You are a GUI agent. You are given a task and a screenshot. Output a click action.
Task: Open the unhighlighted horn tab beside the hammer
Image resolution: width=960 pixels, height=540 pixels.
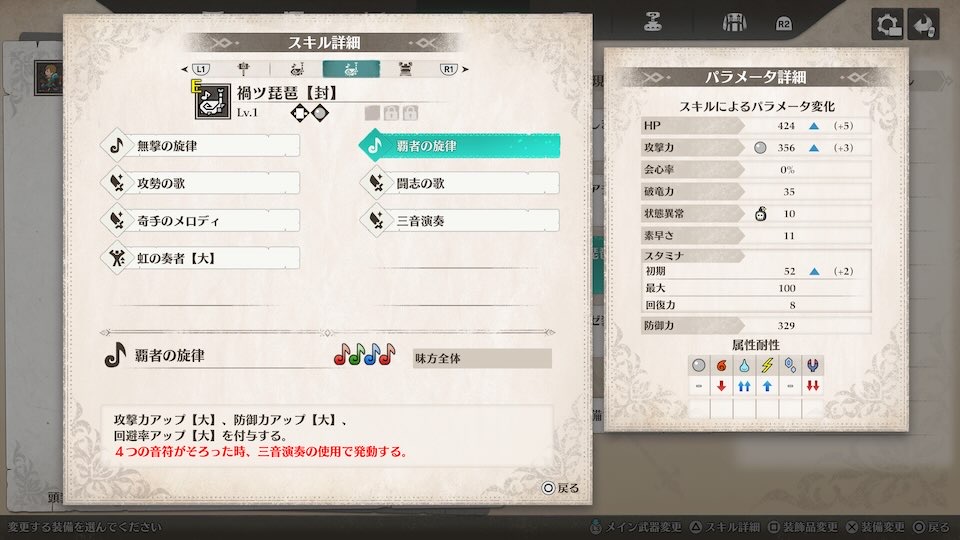click(x=296, y=69)
